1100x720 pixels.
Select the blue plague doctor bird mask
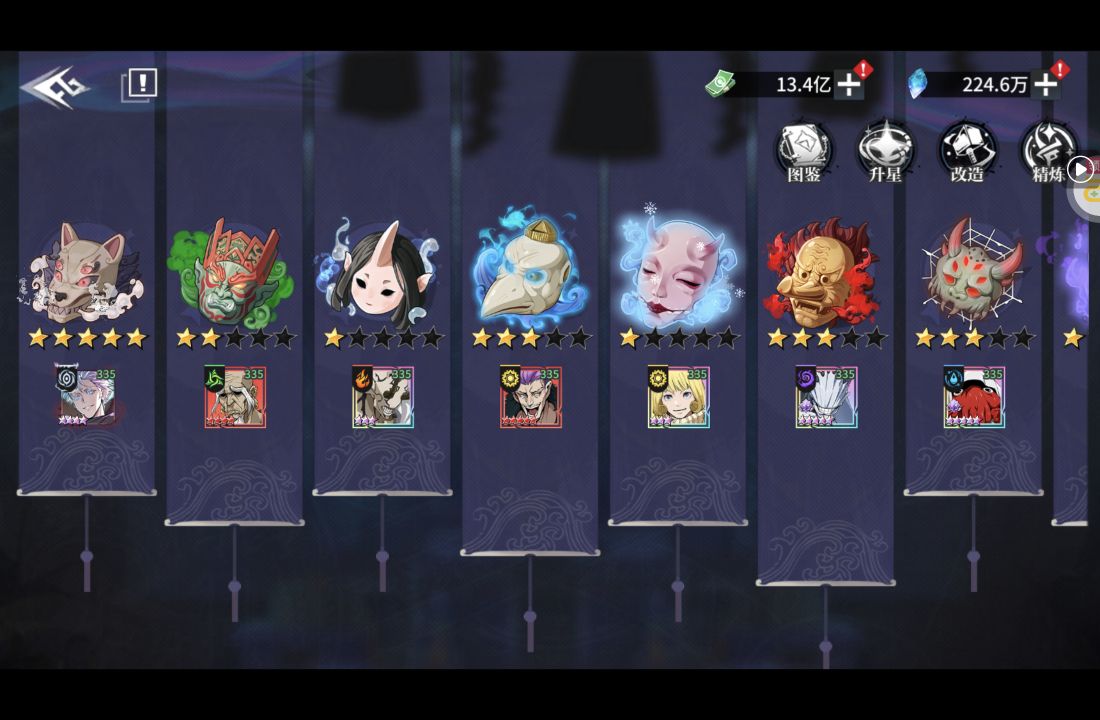click(530, 270)
